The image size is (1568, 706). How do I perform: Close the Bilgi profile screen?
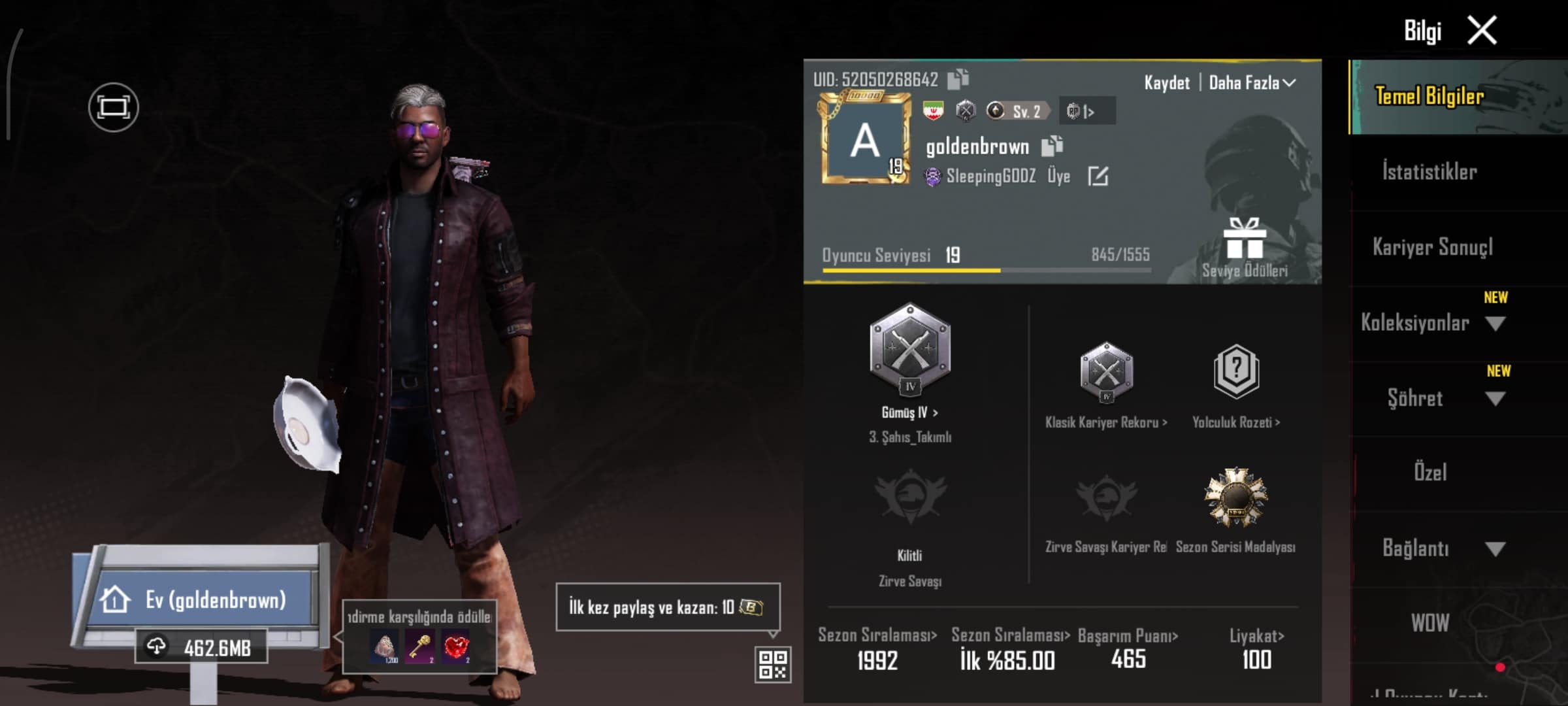click(x=1482, y=31)
